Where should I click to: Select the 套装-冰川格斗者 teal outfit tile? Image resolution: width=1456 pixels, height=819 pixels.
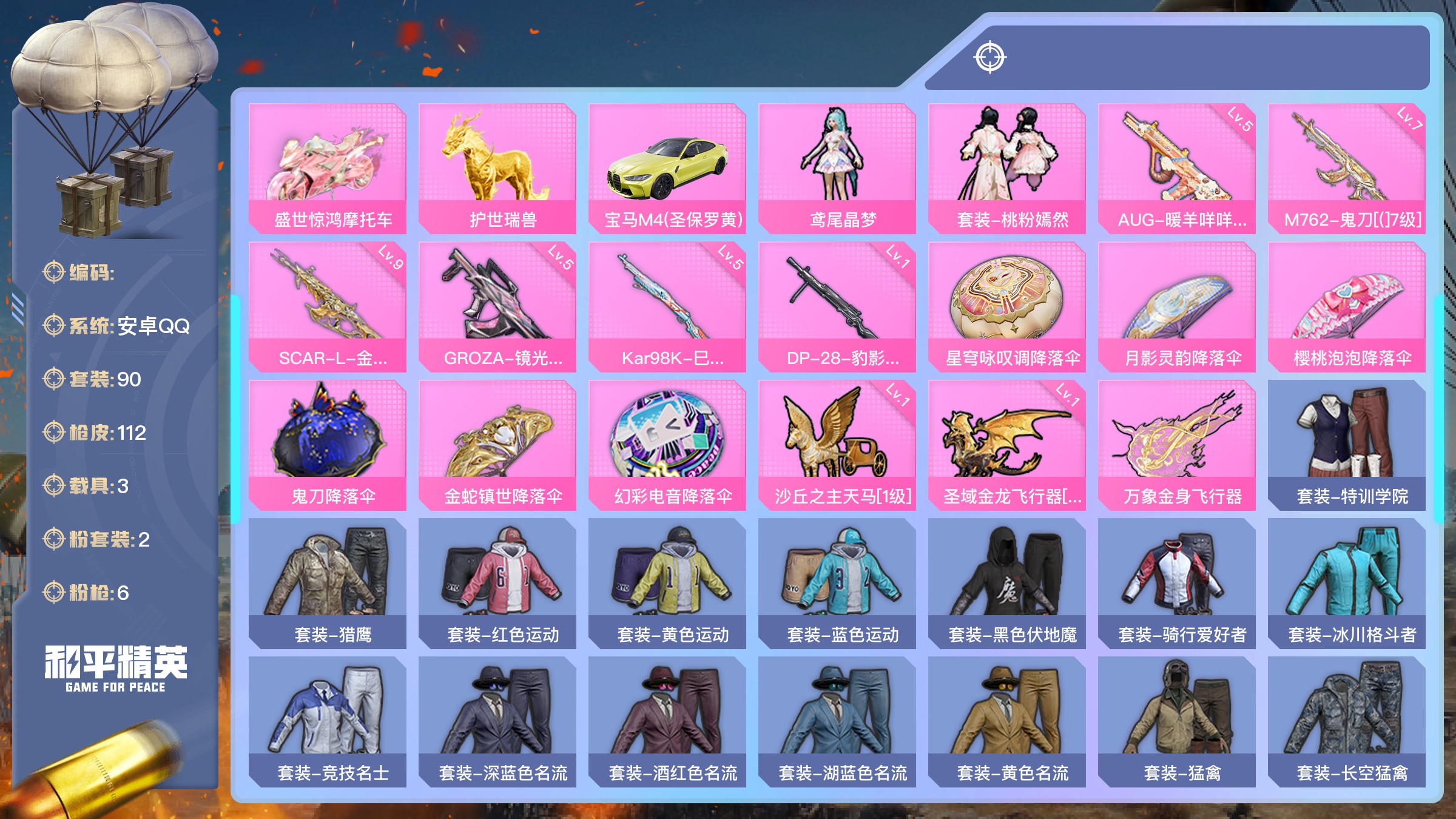[x=1347, y=583]
